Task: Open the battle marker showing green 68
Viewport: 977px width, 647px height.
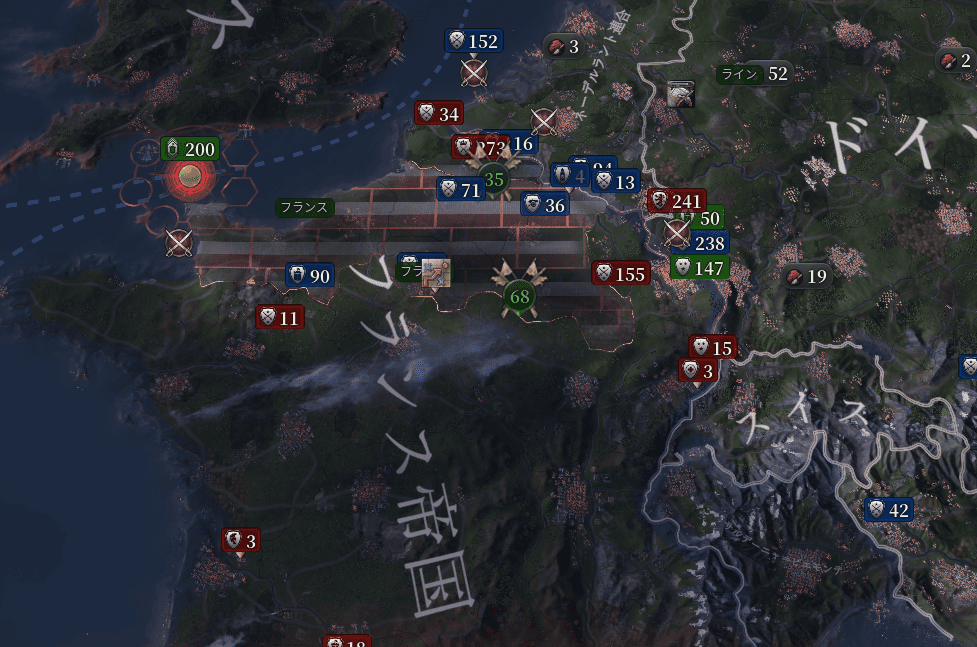Action: click(519, 296)
